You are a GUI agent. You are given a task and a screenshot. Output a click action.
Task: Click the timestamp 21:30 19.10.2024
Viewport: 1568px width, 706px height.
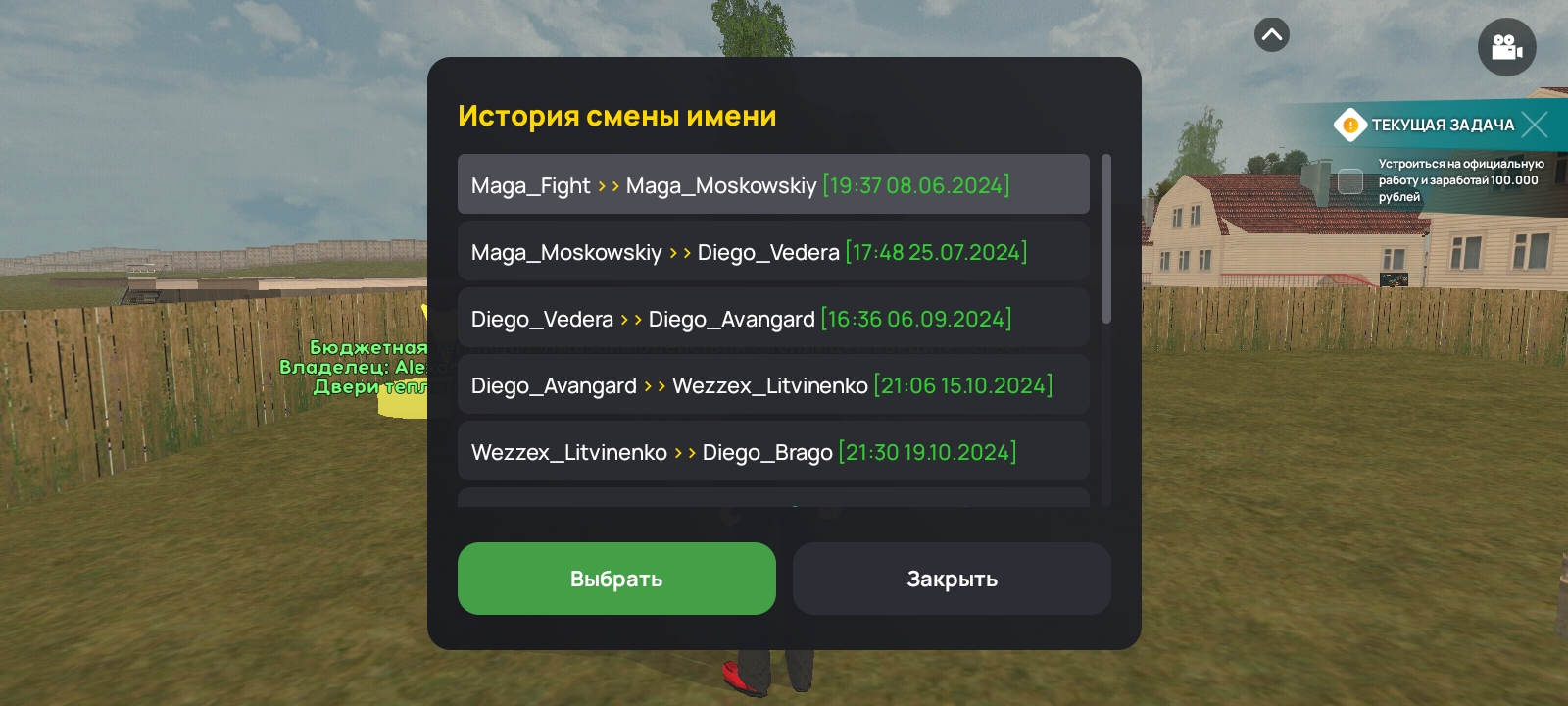click(926, 452)
